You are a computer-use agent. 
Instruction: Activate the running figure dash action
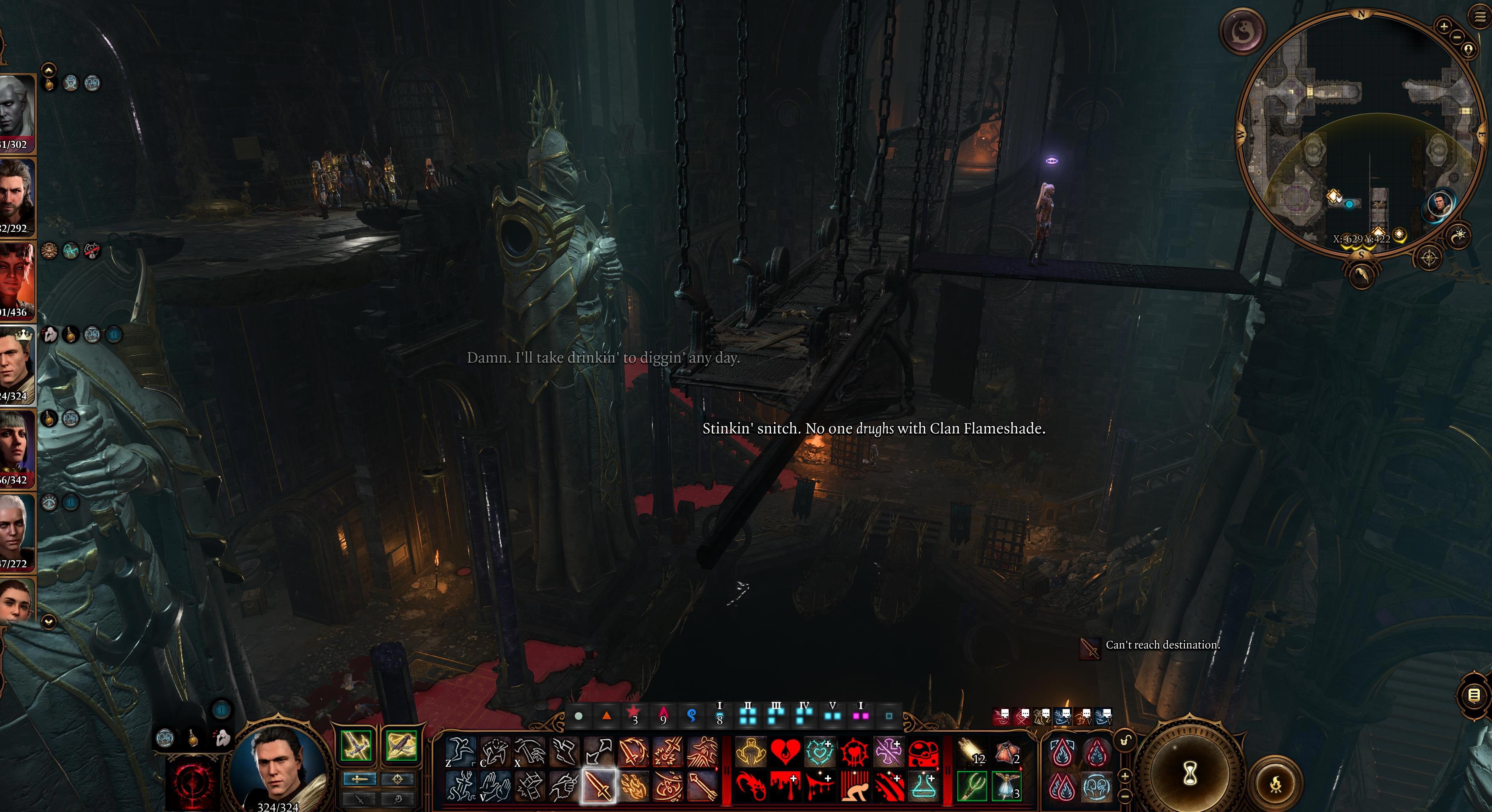pyautogui.click(x=461, y=752)
